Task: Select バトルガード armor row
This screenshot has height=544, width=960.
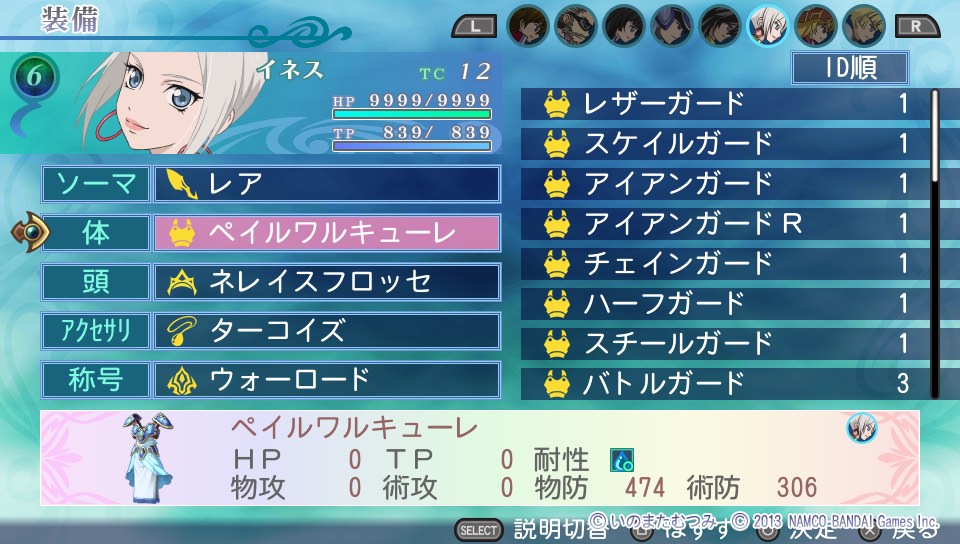Action: click(x=724, y=382)
